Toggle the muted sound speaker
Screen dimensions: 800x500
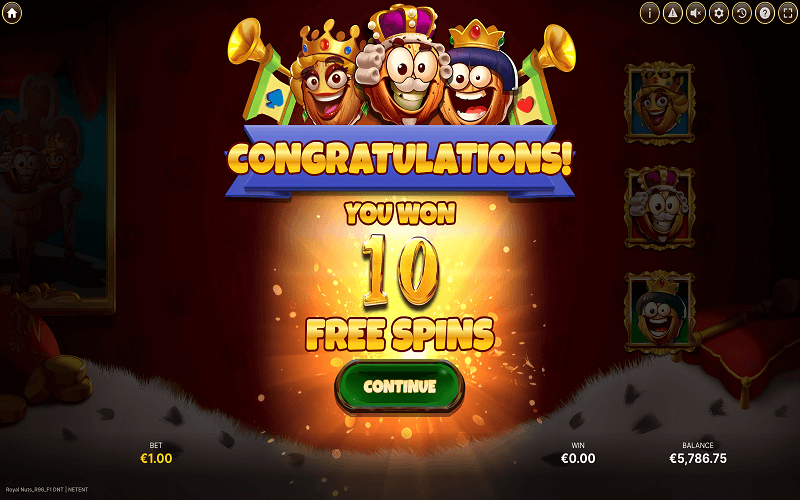[x=696, y=13]
